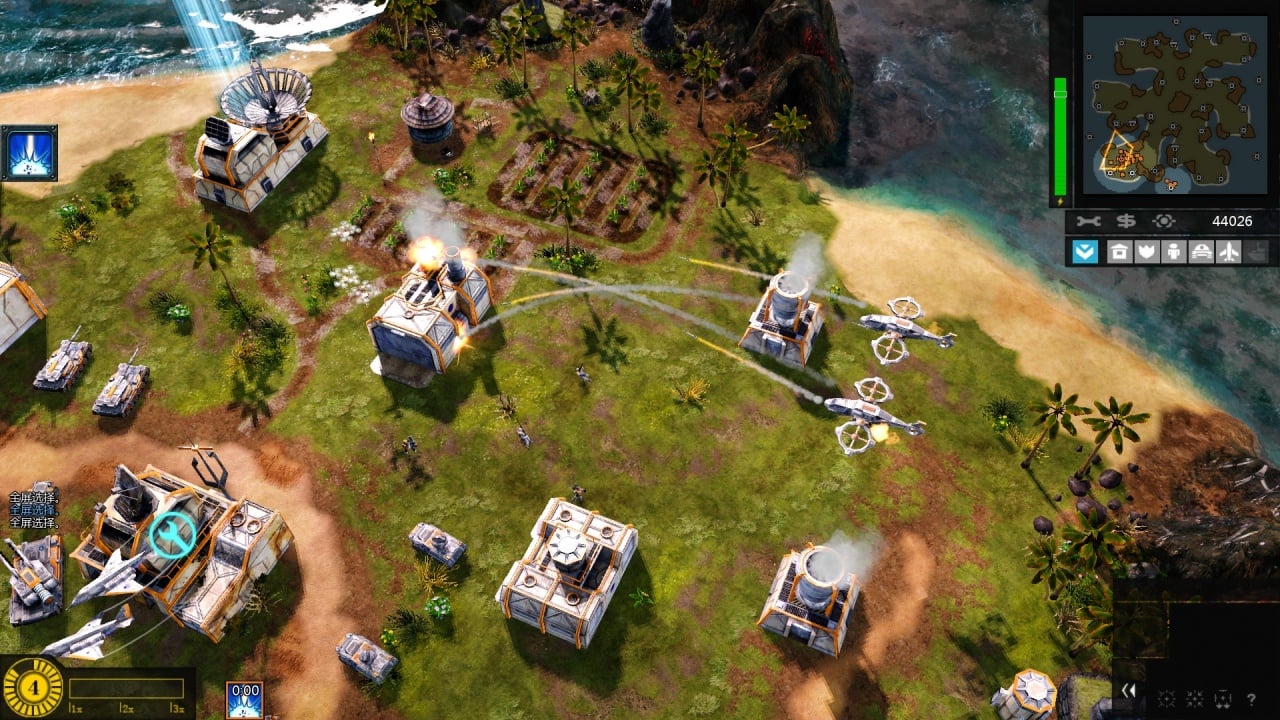The height and width of the screenshot is (720, 1280).
Task: Click the target-reticle icon beside the credits
Action: [1163, 221]
